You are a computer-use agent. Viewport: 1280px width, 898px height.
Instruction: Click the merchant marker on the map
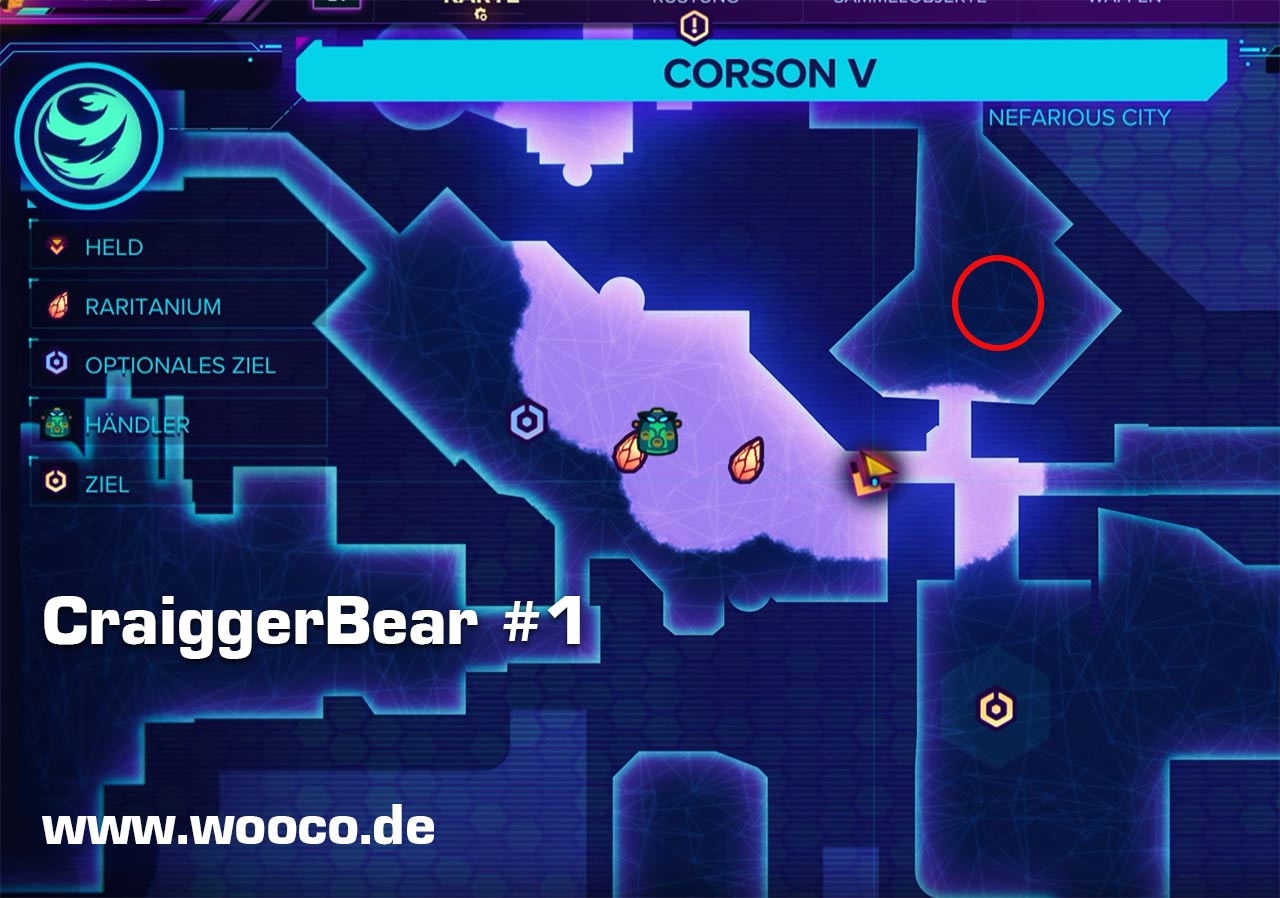[x=657, y=431]
